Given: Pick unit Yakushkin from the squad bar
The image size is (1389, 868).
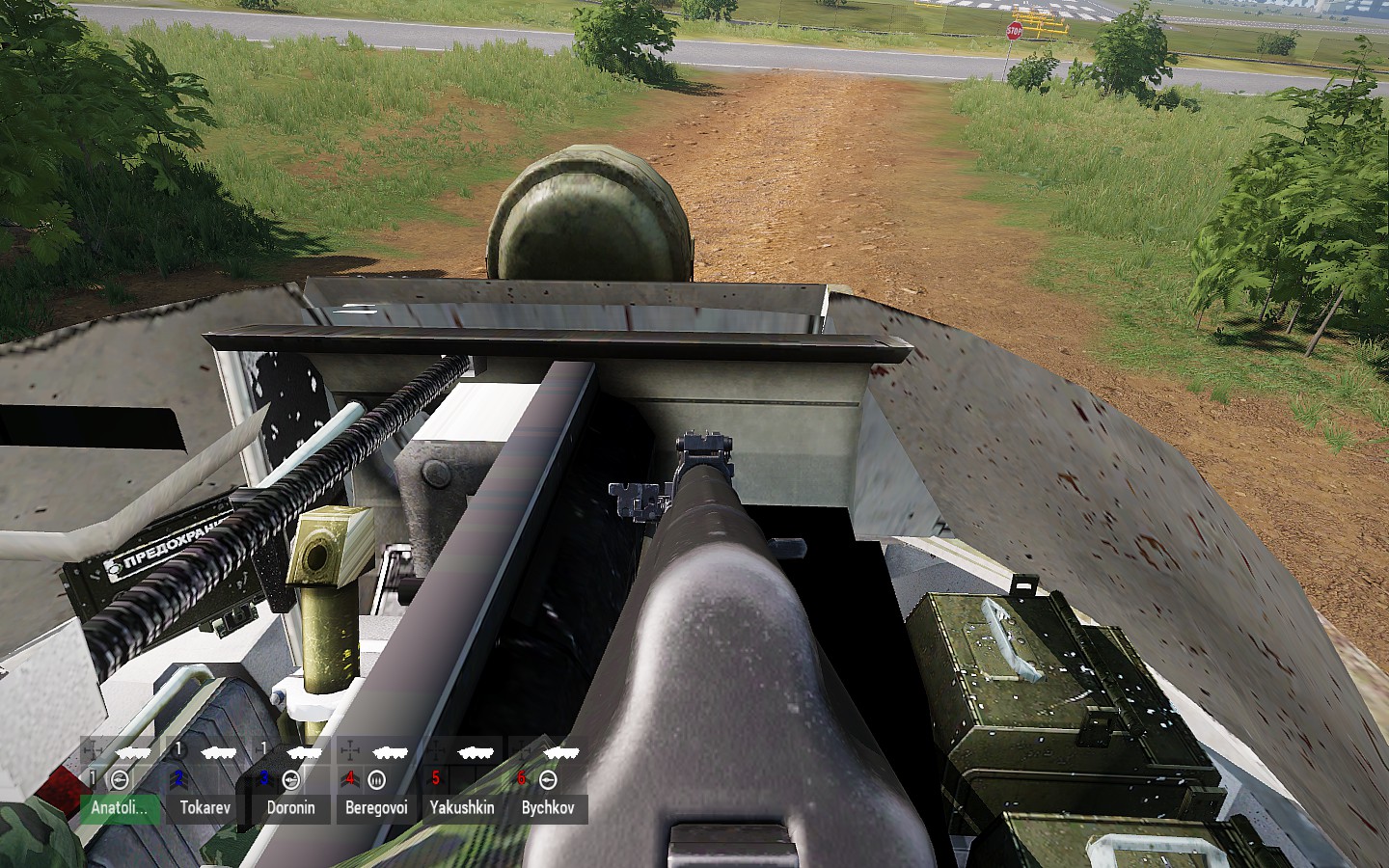Looking at the screenshot, I should click(x=462, y=807).
